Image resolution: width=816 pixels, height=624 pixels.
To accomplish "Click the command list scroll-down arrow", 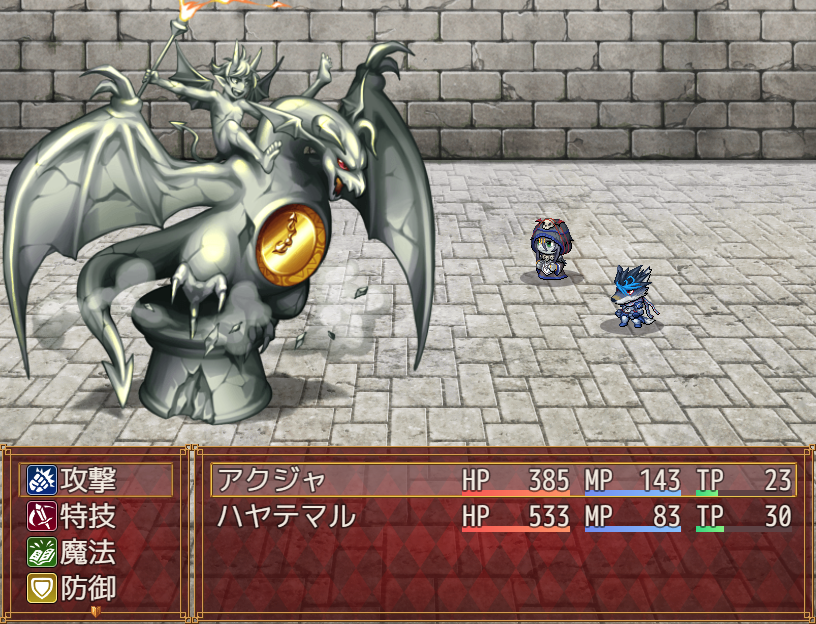I will point(96,609).
